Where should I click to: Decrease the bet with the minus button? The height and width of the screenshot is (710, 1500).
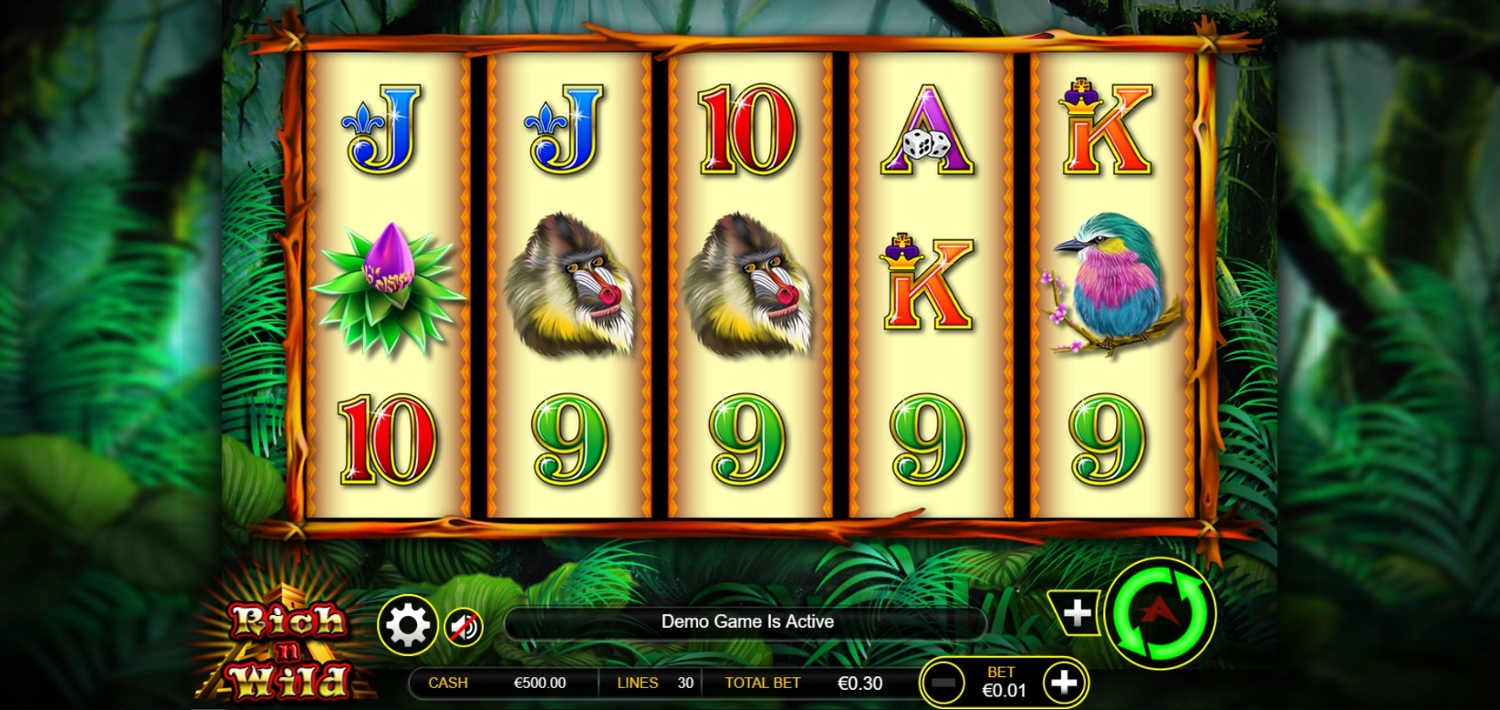pos(942,684)
